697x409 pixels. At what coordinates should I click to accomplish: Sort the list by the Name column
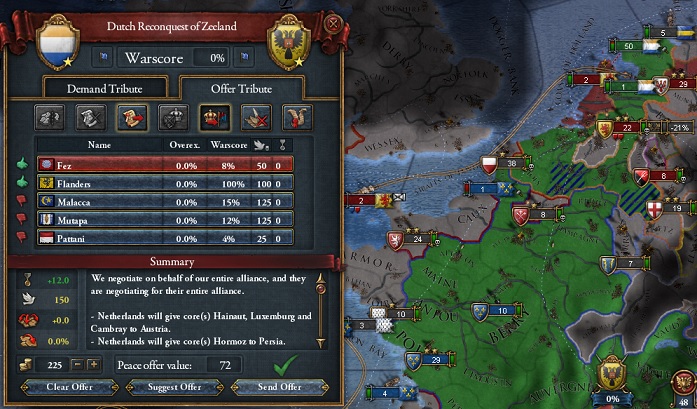(99, 145)
